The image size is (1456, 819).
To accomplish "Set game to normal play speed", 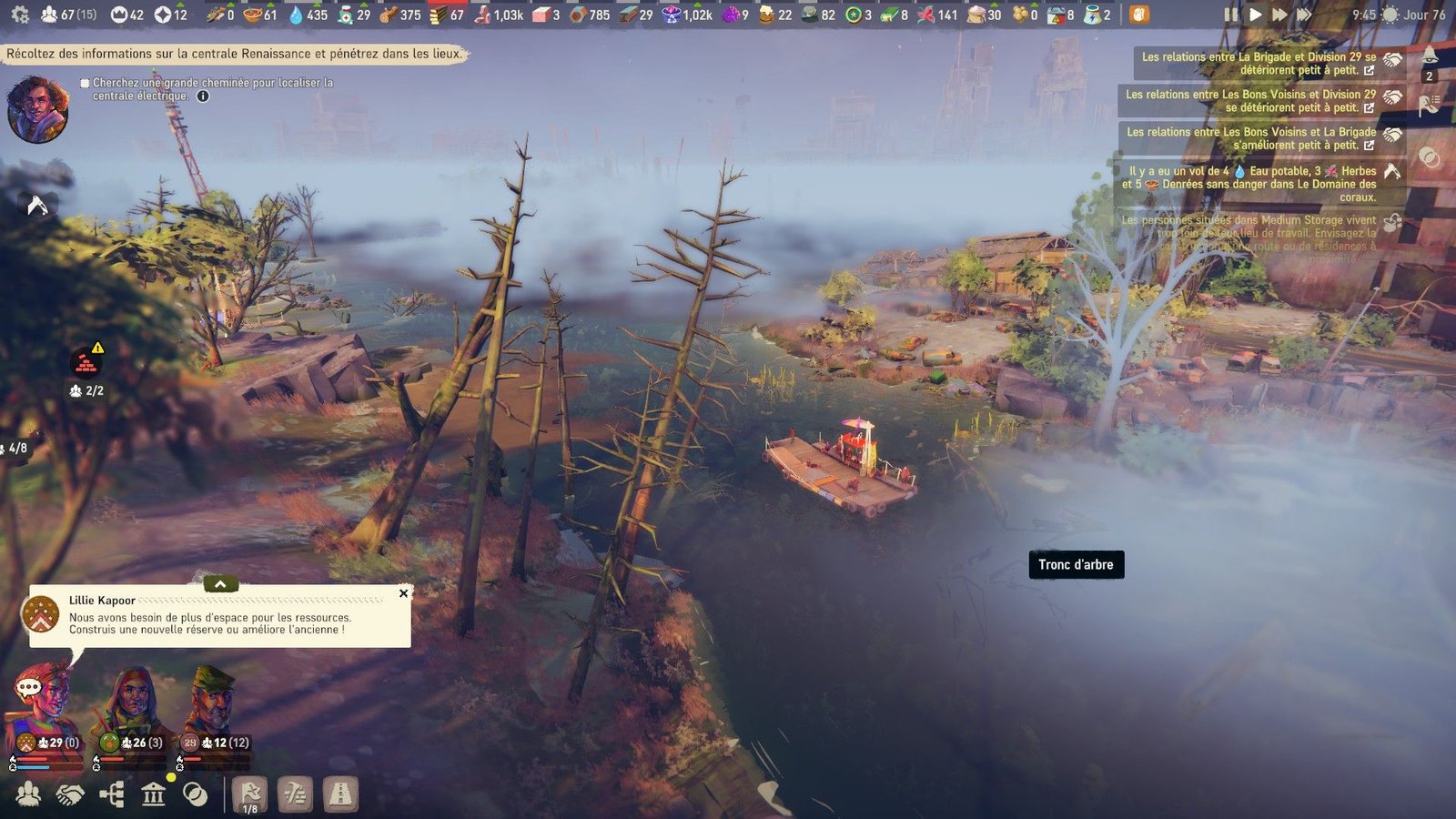I will pos(1255,15).
